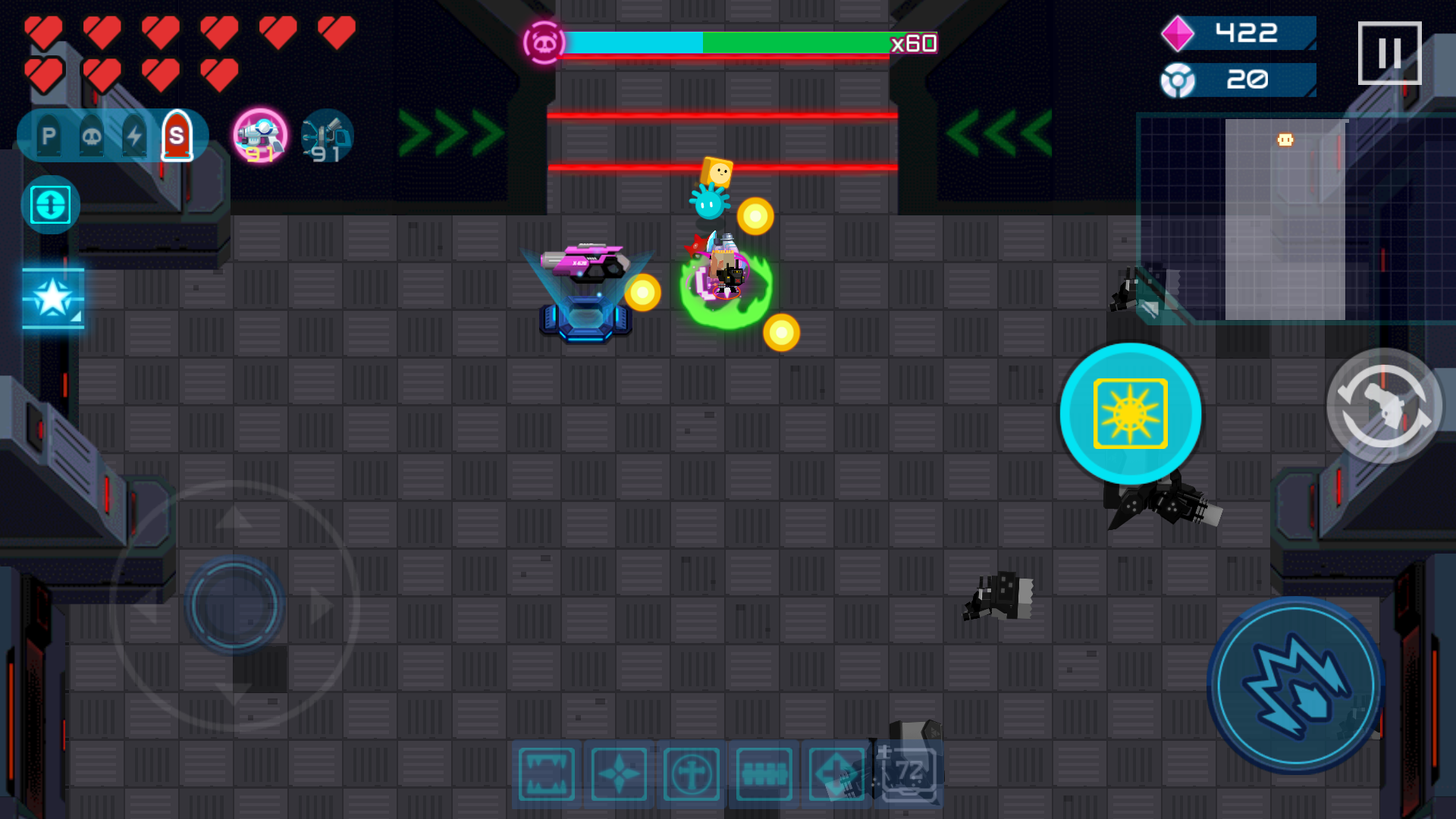Tap the cyan double-arrow elevator icon
The width and height of the screenshot is (1456, 819).
click(x=50, y=203)
